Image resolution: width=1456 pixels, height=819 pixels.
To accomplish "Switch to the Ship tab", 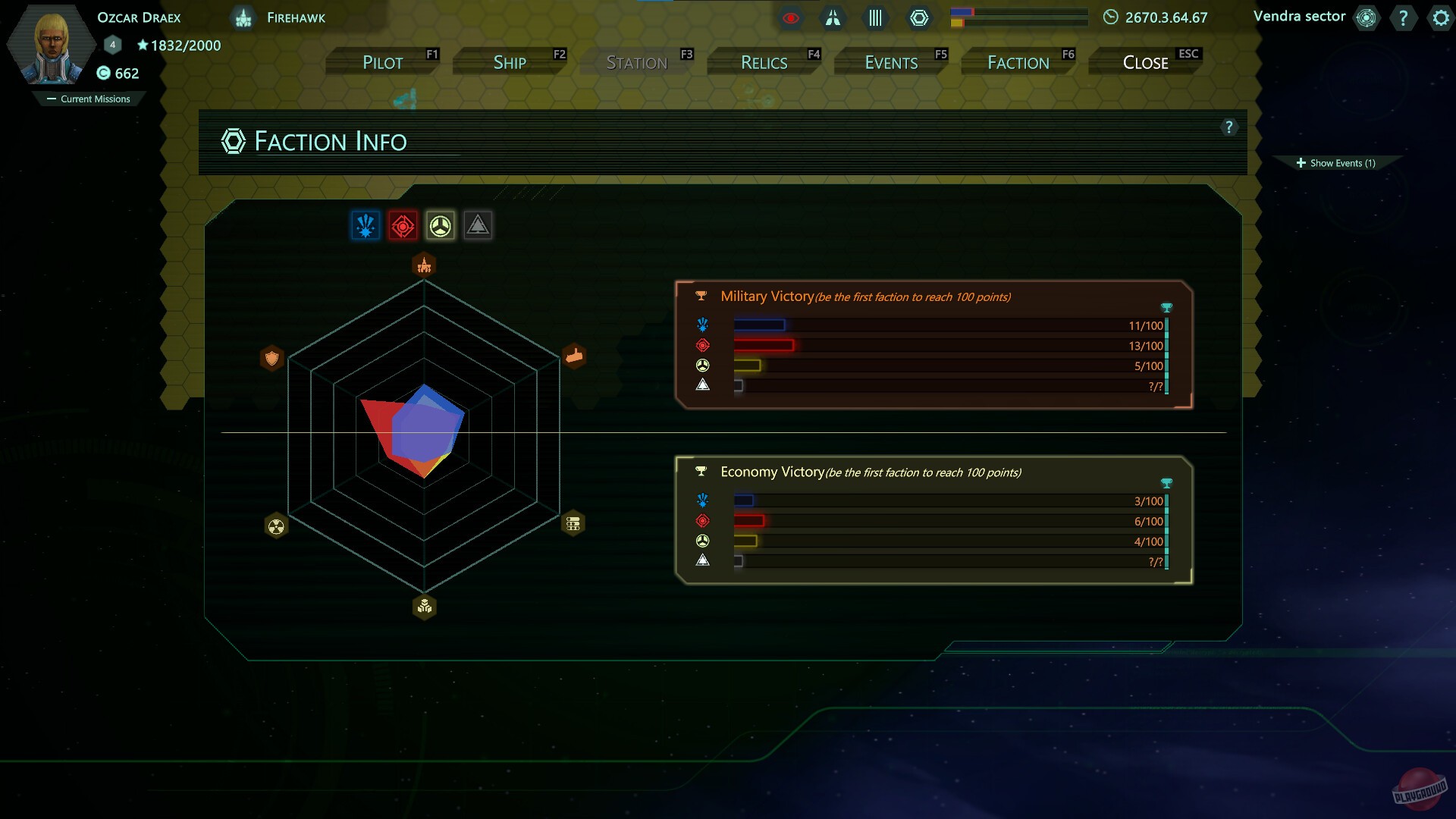I will tap(510, 61).
